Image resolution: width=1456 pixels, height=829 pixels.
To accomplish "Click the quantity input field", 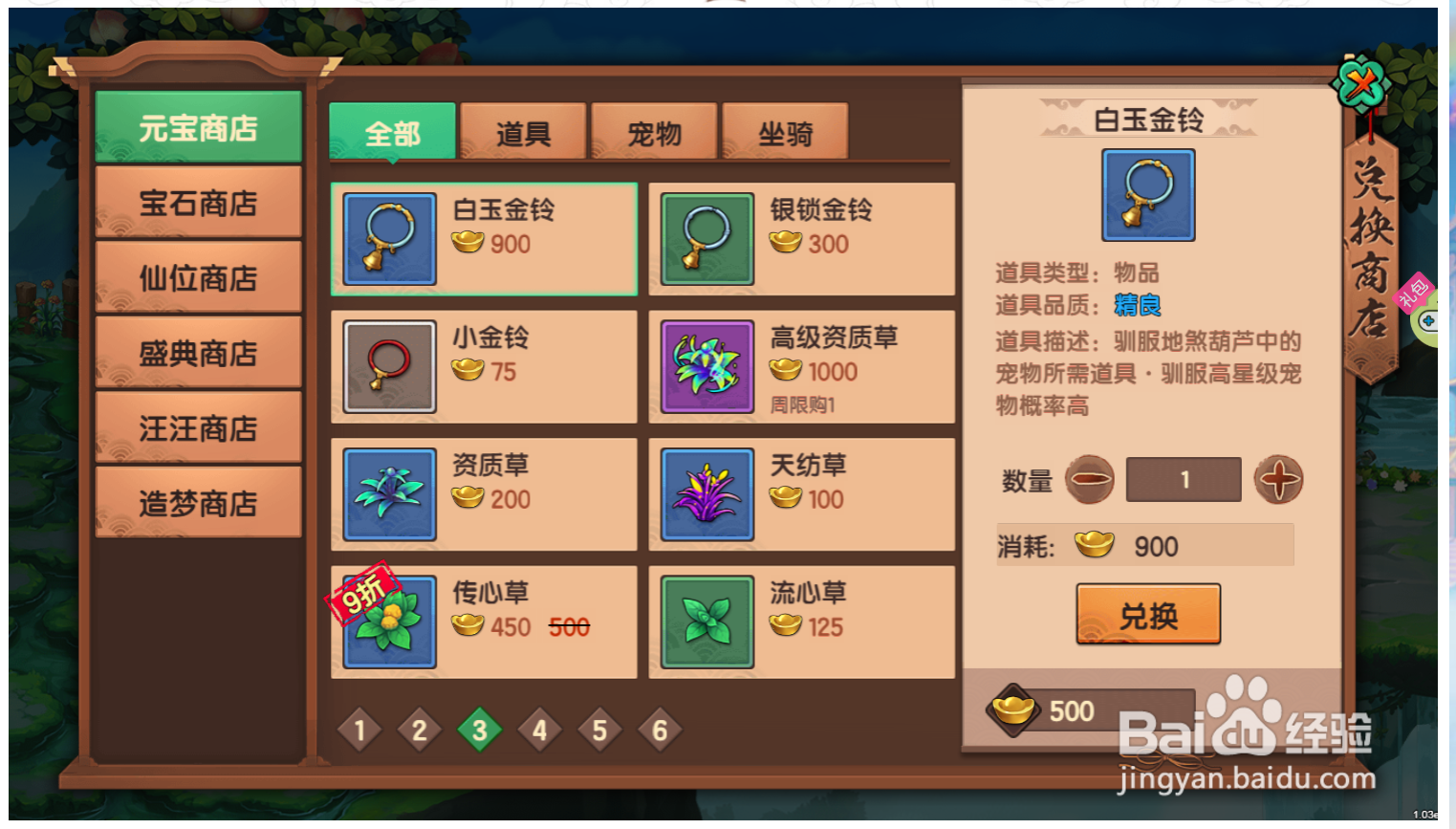I will pos(1184,479).
